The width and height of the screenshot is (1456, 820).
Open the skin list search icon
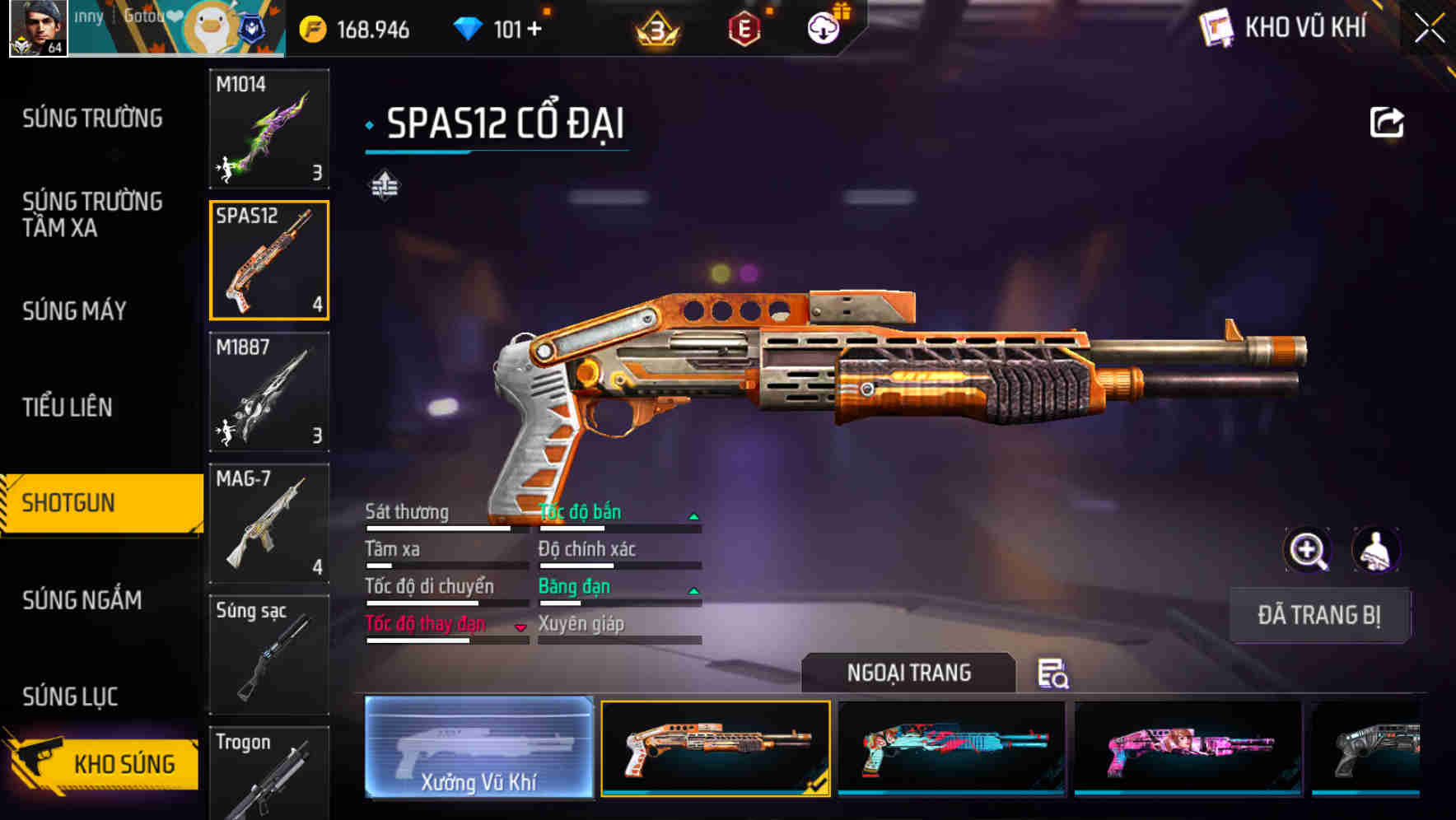click(x=1052, y=673)
